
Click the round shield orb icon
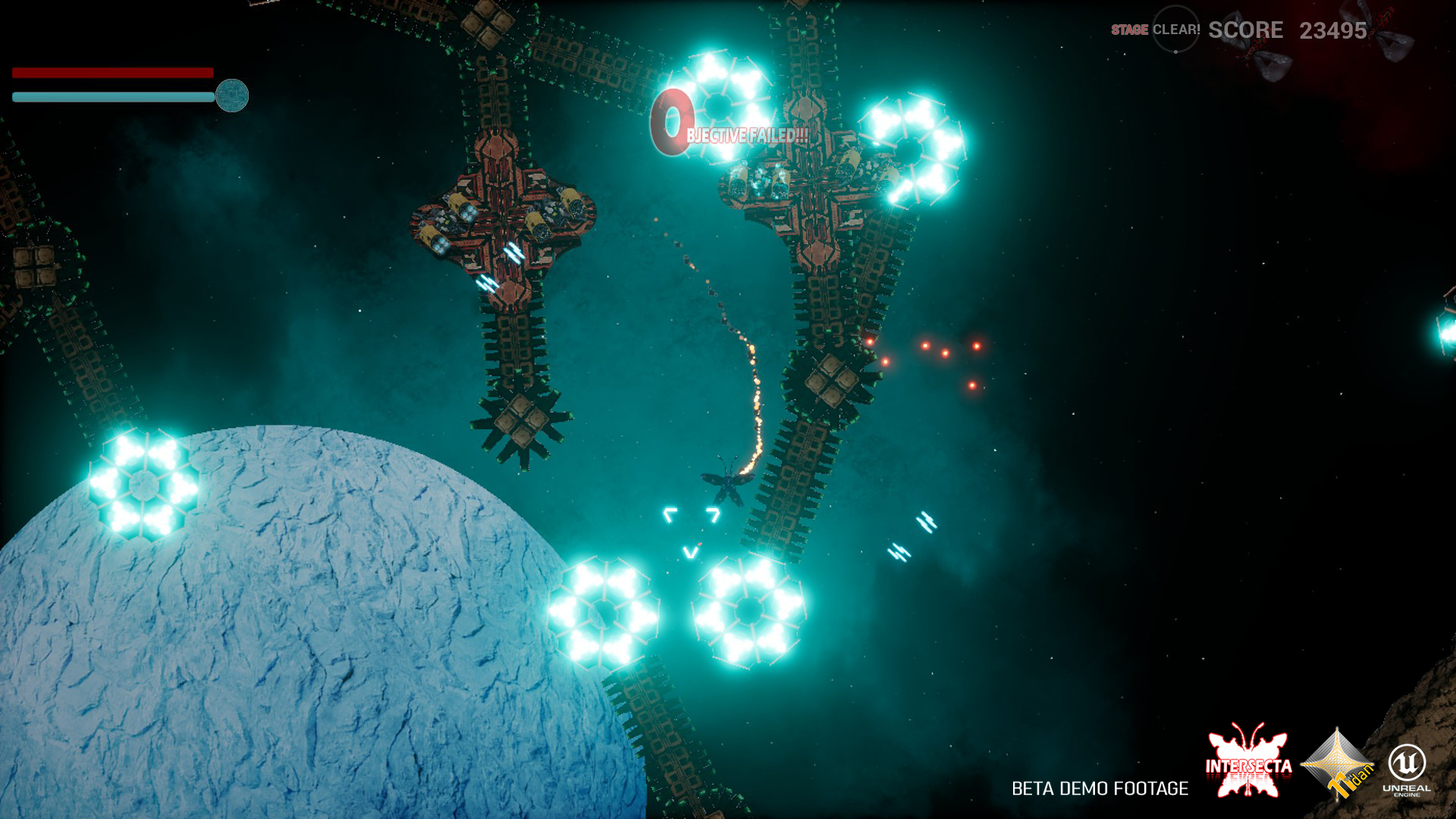(232, 96)
